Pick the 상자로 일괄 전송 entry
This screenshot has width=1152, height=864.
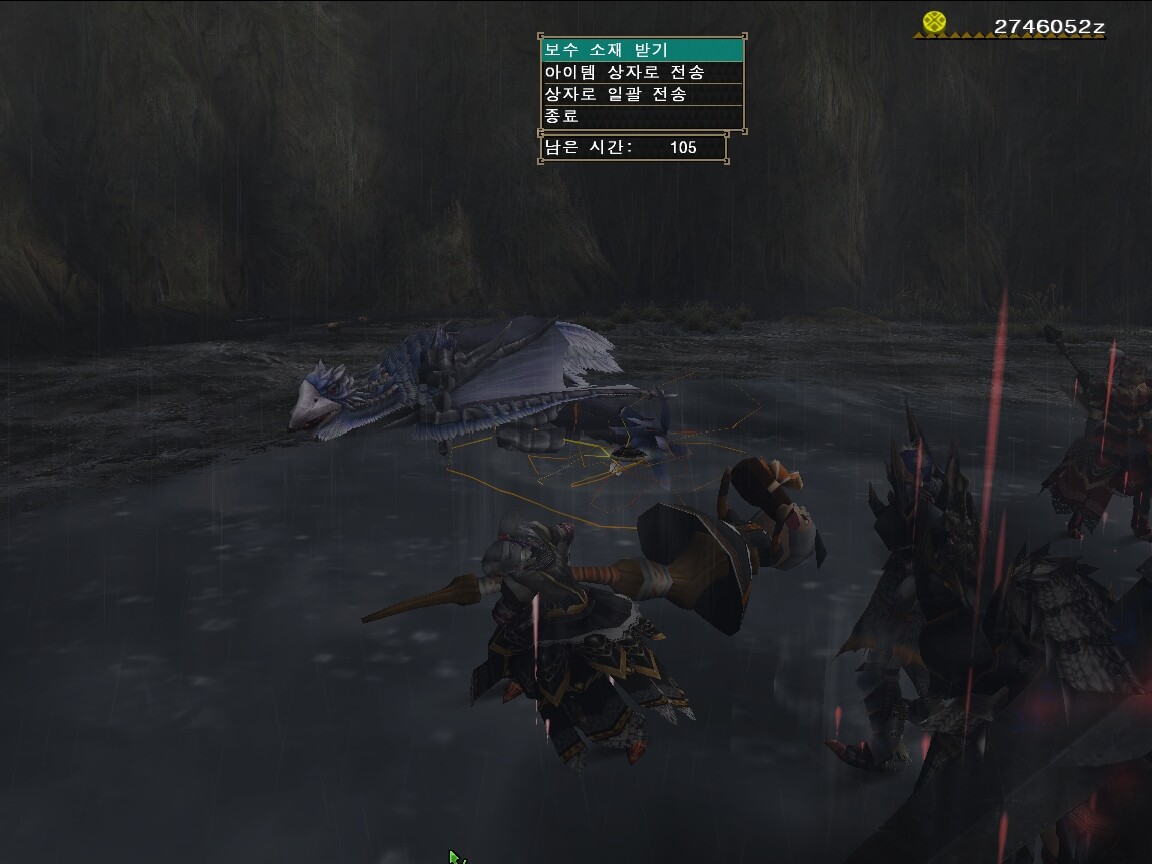[642, 94]
